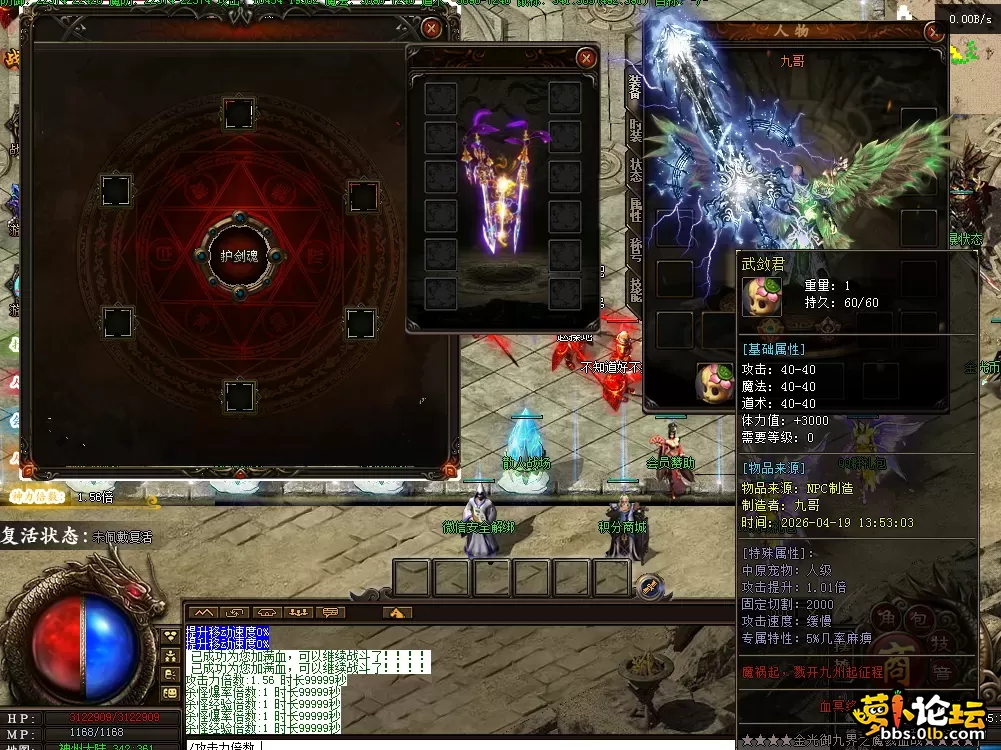
Task: Click the gold chat toolbar button
Action: pyautogui.click(x=397, y=612)
